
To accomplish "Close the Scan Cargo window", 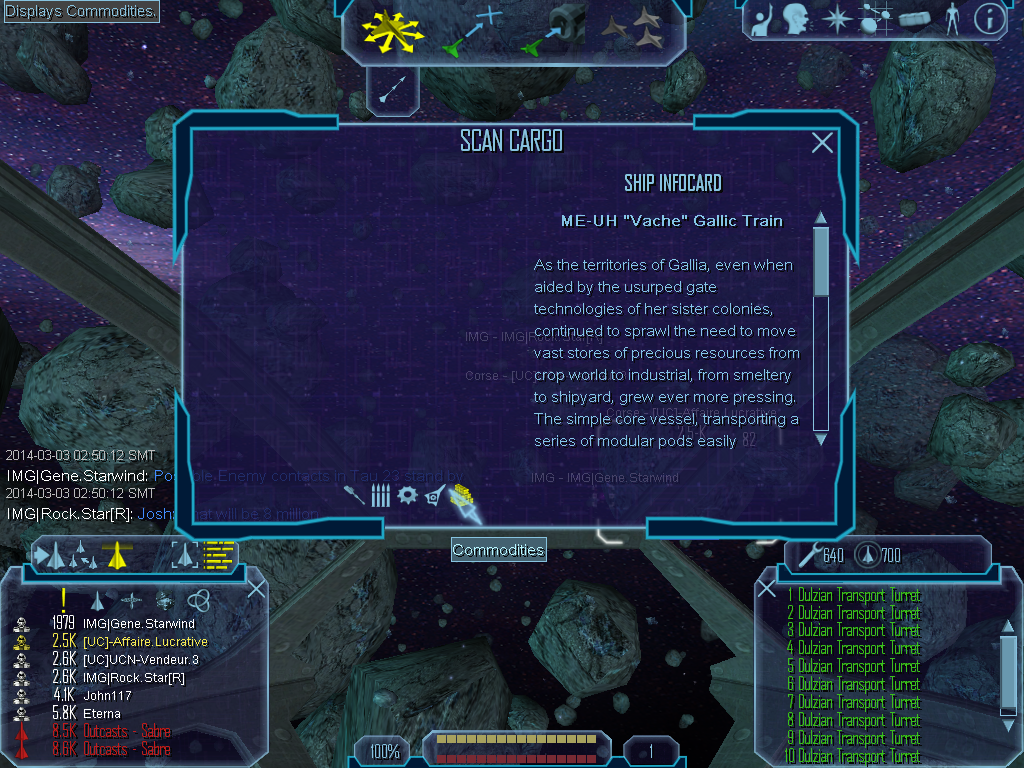I will click(822, 143).
